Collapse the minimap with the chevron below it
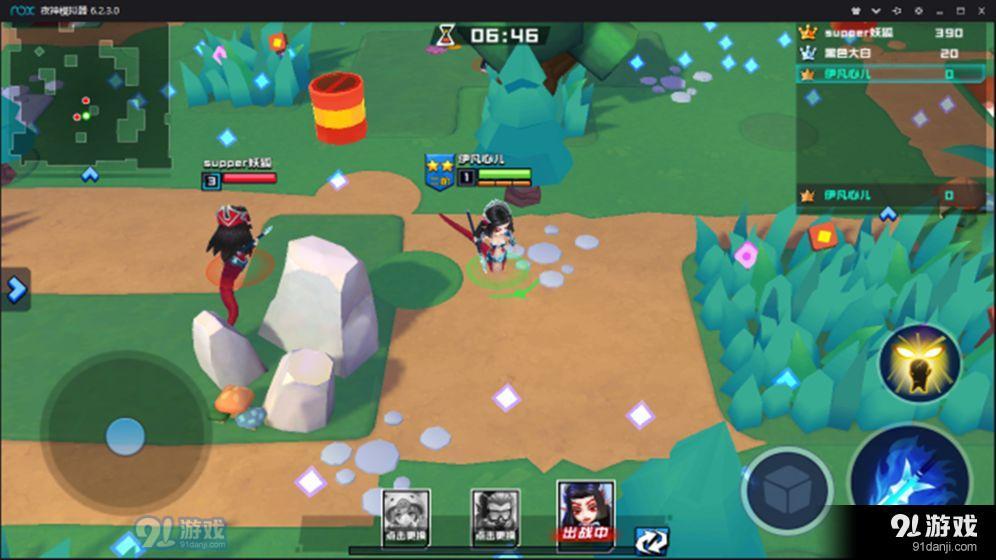The image size is (996, 560). pyautogui.click(x=90, y=176)
